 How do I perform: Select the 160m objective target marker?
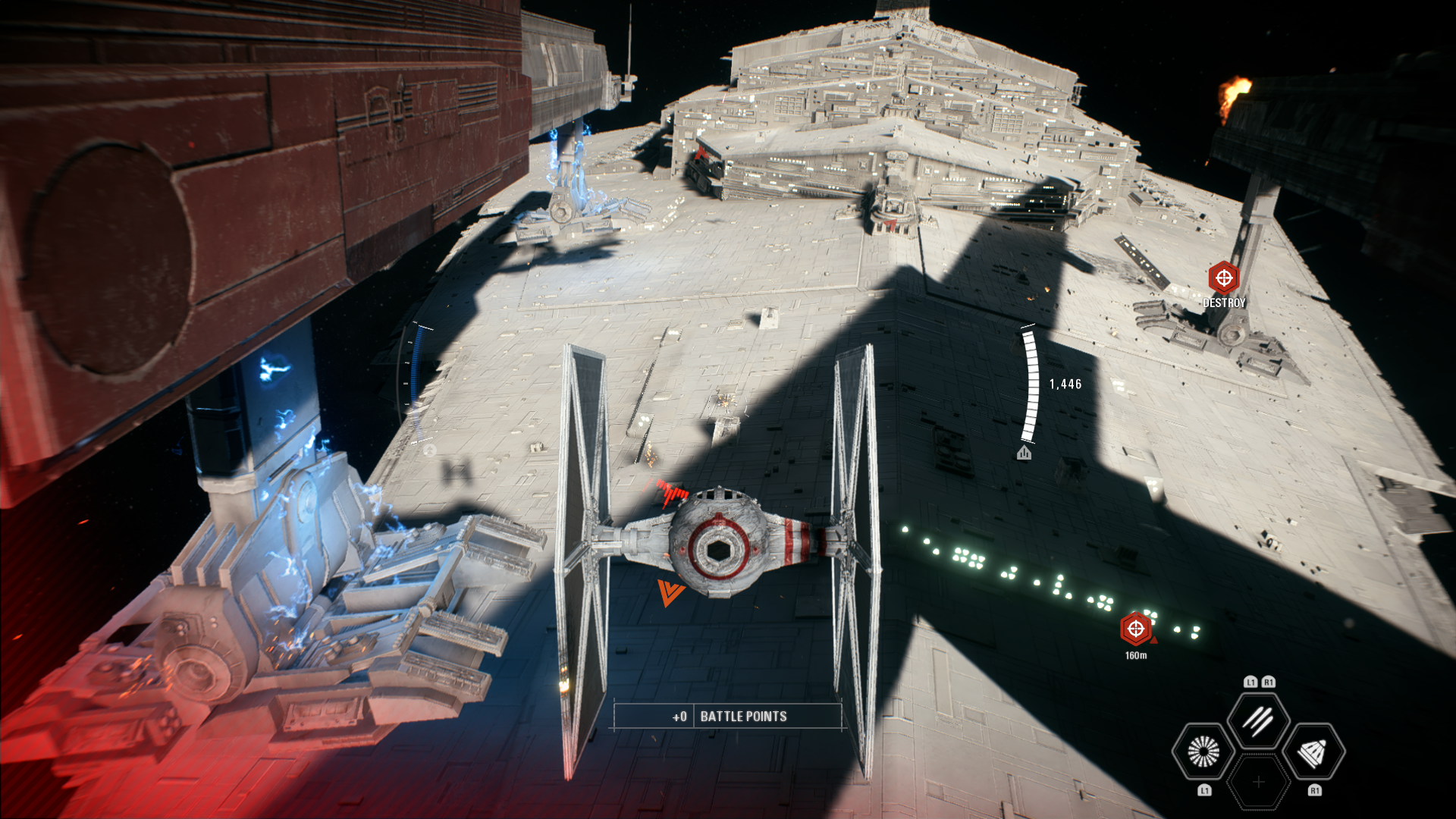click(x=1135, y=629)
